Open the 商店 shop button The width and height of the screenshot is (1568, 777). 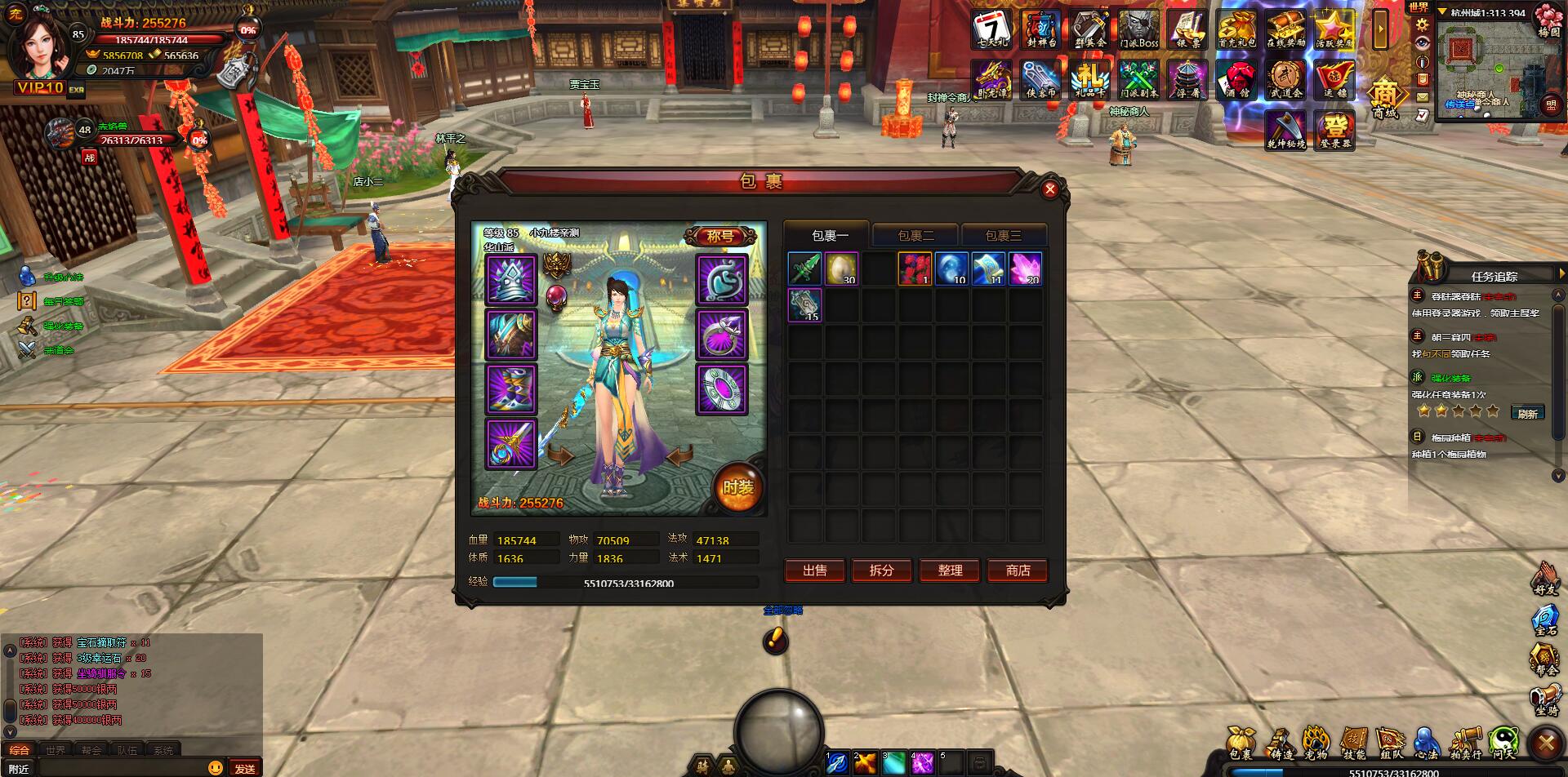[x=1018, y=571]
